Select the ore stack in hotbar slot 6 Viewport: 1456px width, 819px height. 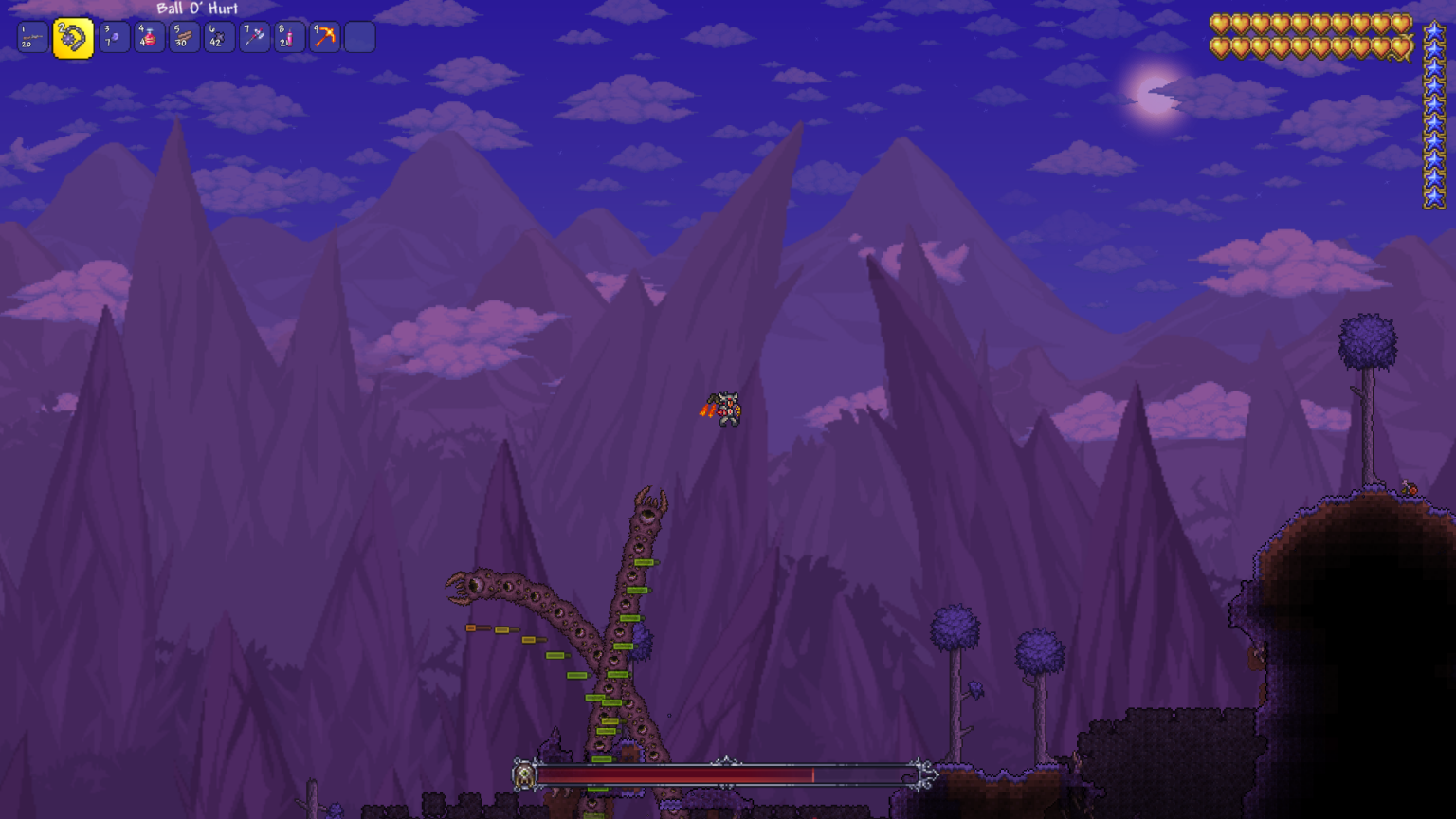[218, 36]
